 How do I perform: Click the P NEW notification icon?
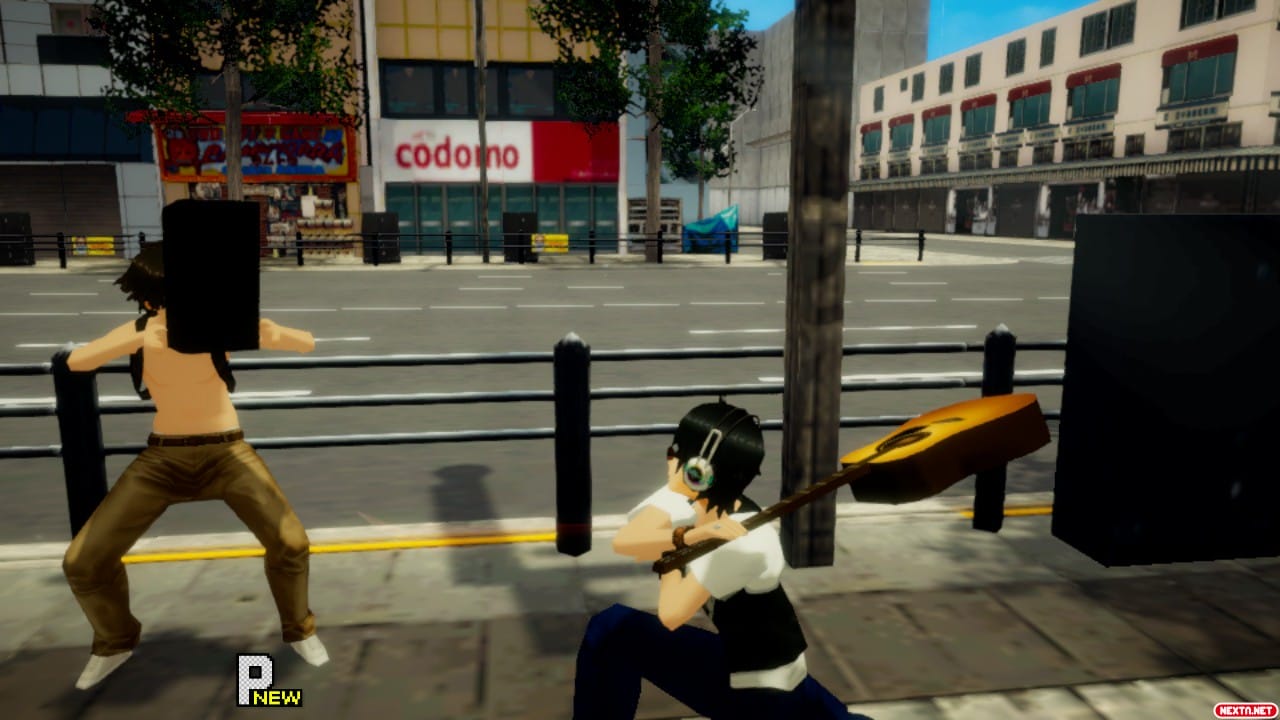(x=264, y=680)
